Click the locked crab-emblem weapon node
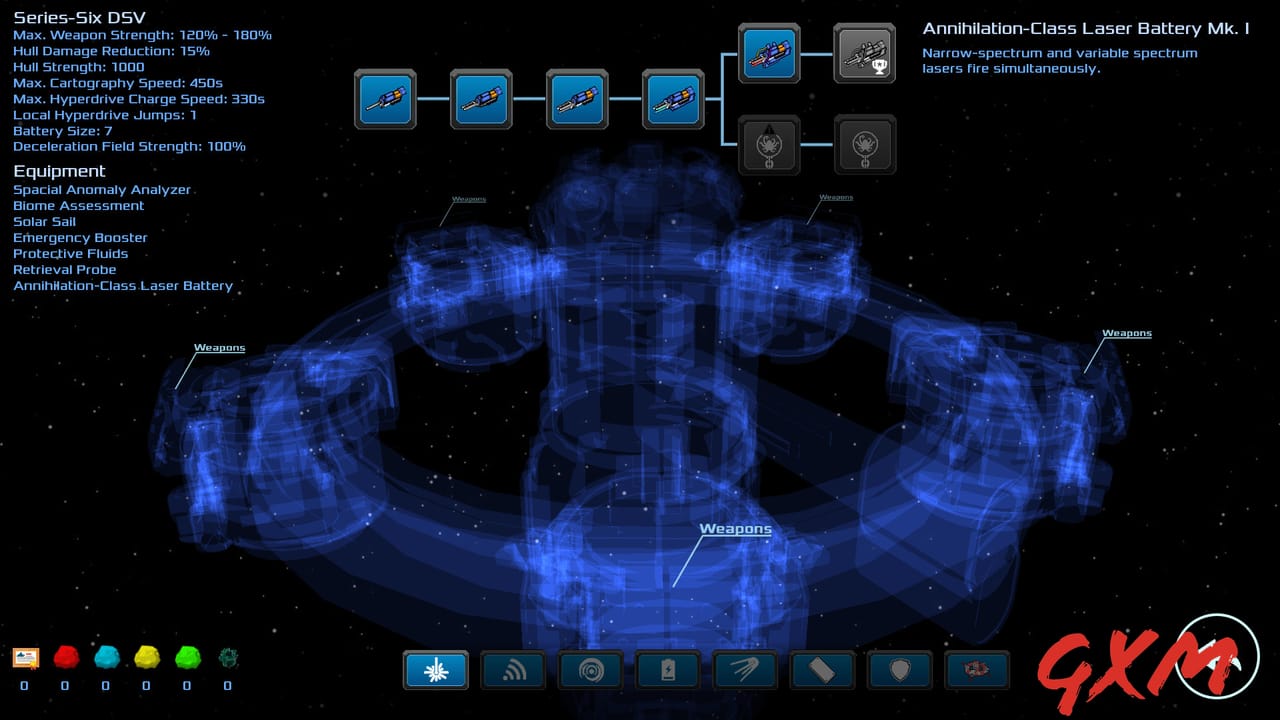Image resolution: width=1280 pixels, height=720 pixels. tap(769, 145)
